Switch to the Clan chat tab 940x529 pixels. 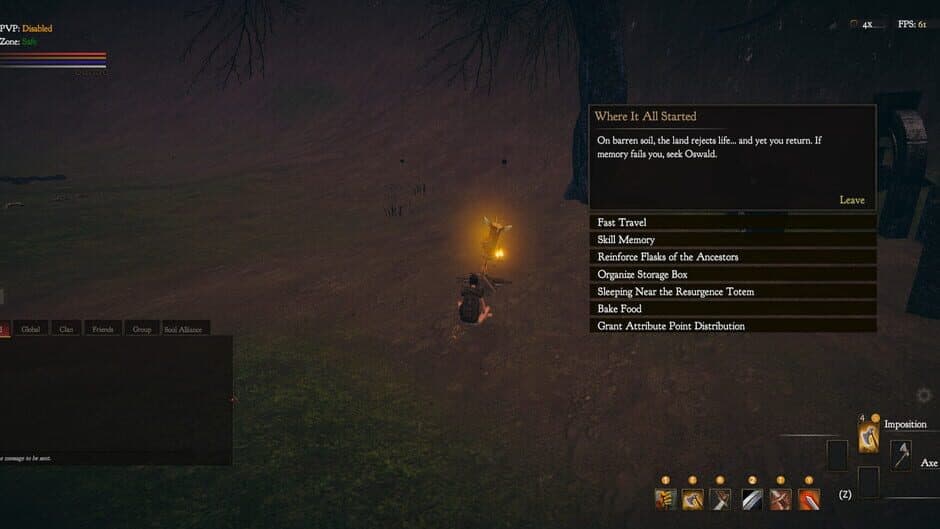pyautogui.click(x=66, y=328)
